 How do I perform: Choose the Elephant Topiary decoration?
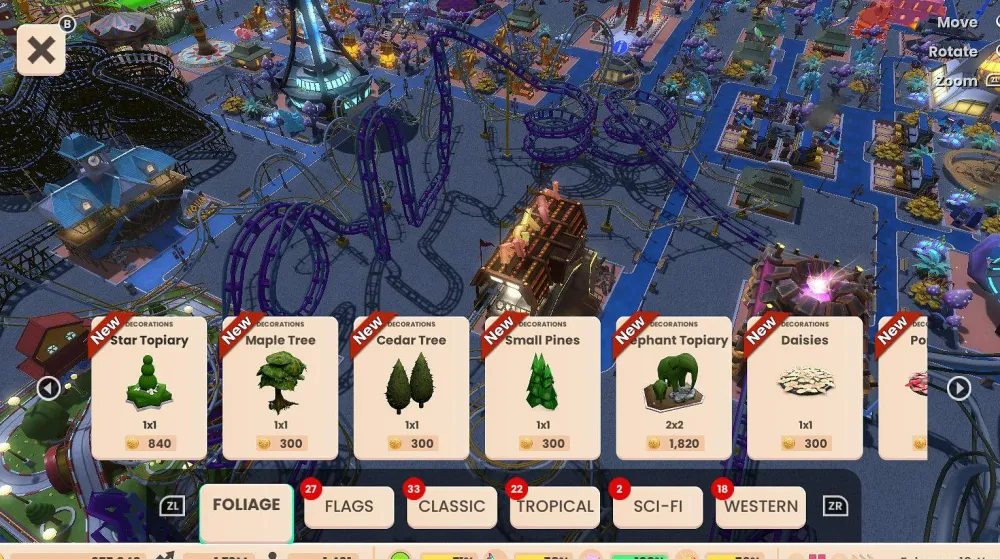pos(674,388)
